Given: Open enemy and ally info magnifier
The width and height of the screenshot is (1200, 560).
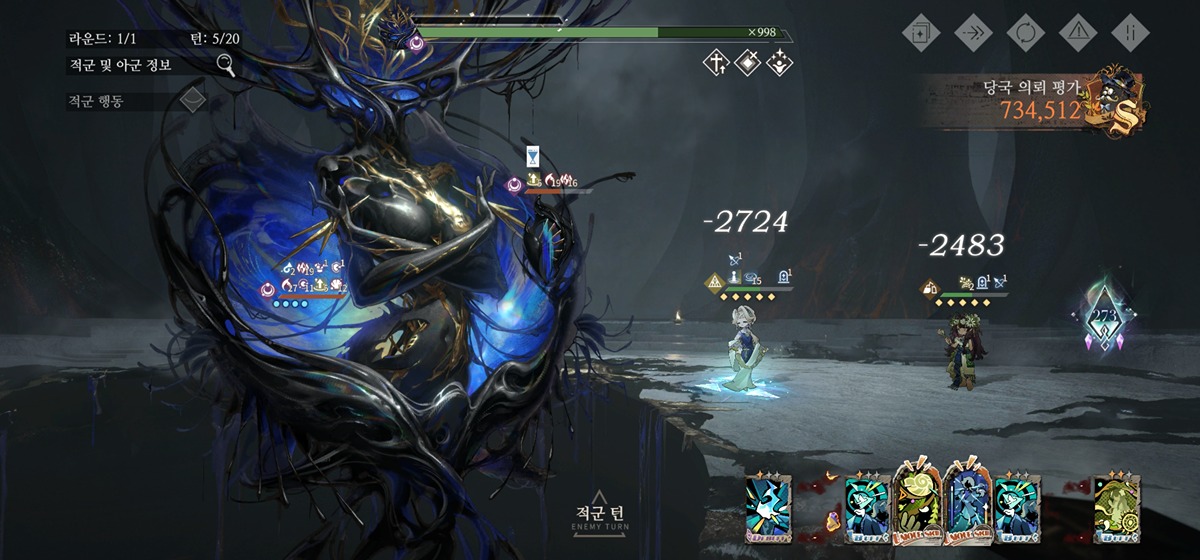Looking at the screenshot, I should (x=226, y=65).
